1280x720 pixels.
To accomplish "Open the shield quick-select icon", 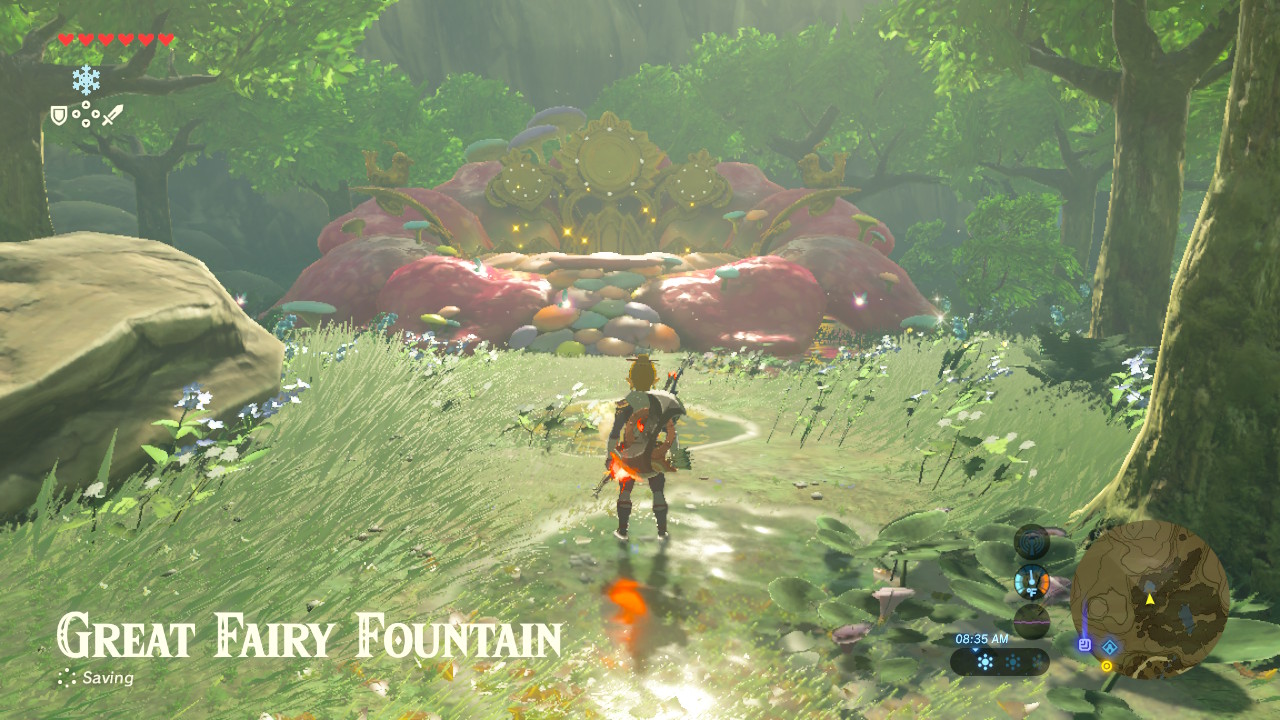I will click(59, 116).
